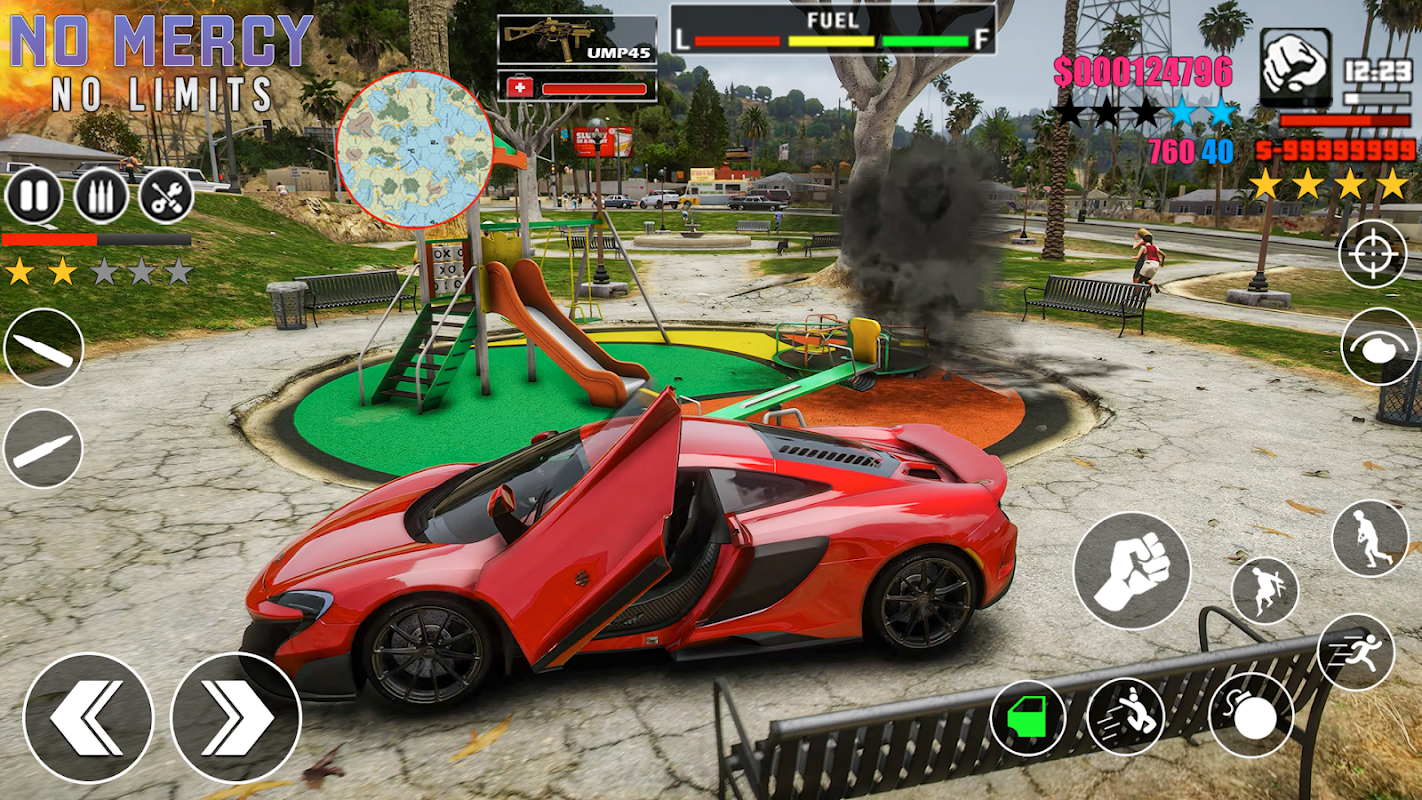Steer right with the double-chevron arrow
1422x800 pixels.
pos(236,717)
